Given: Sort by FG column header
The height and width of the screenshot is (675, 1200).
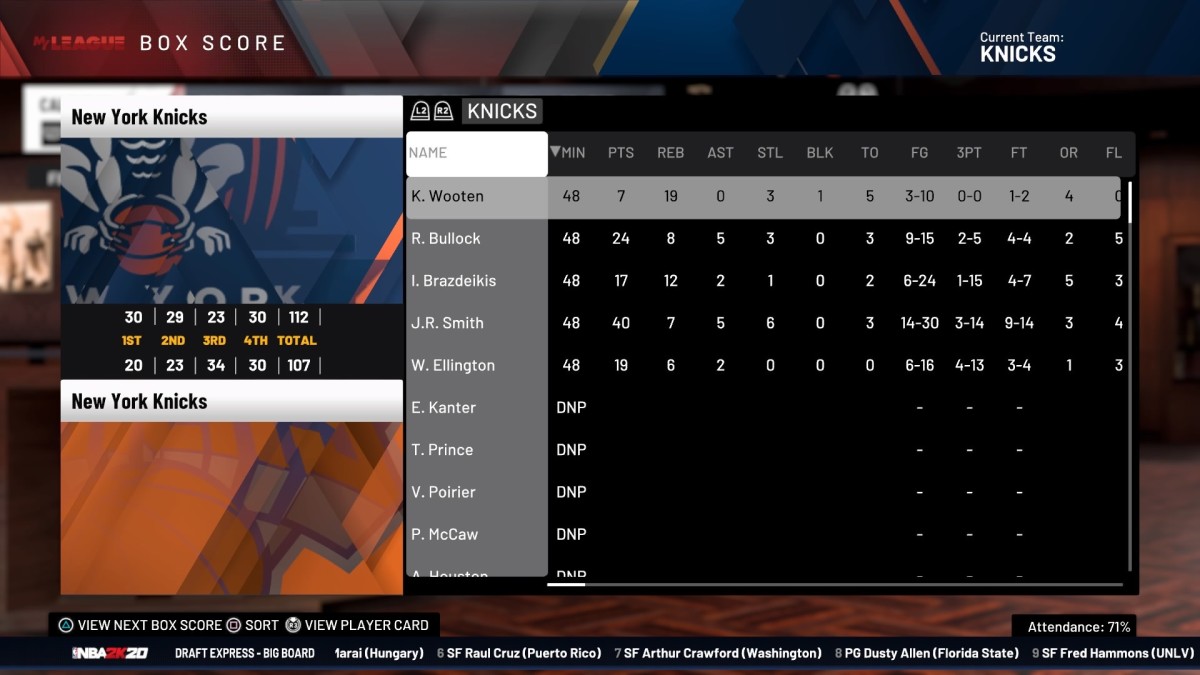Looking at the screenshot, I should (919, 153).
